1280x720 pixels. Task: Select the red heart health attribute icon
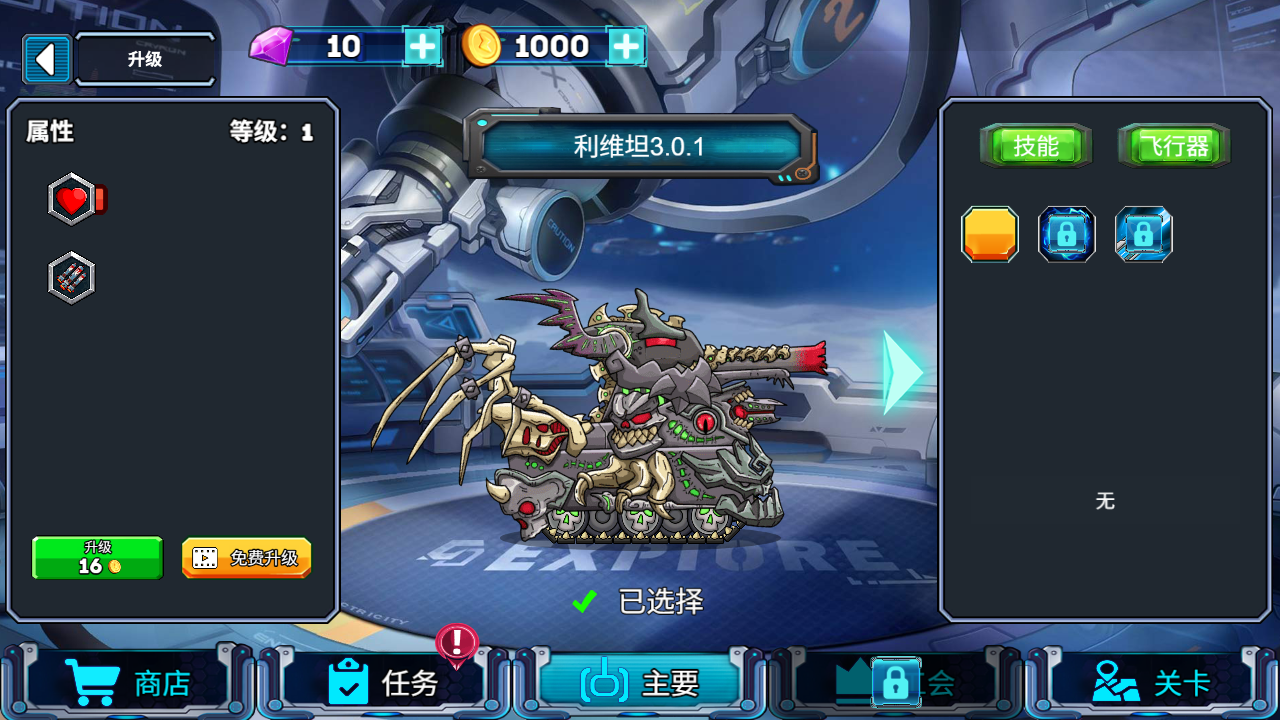(x=73, y=200)
